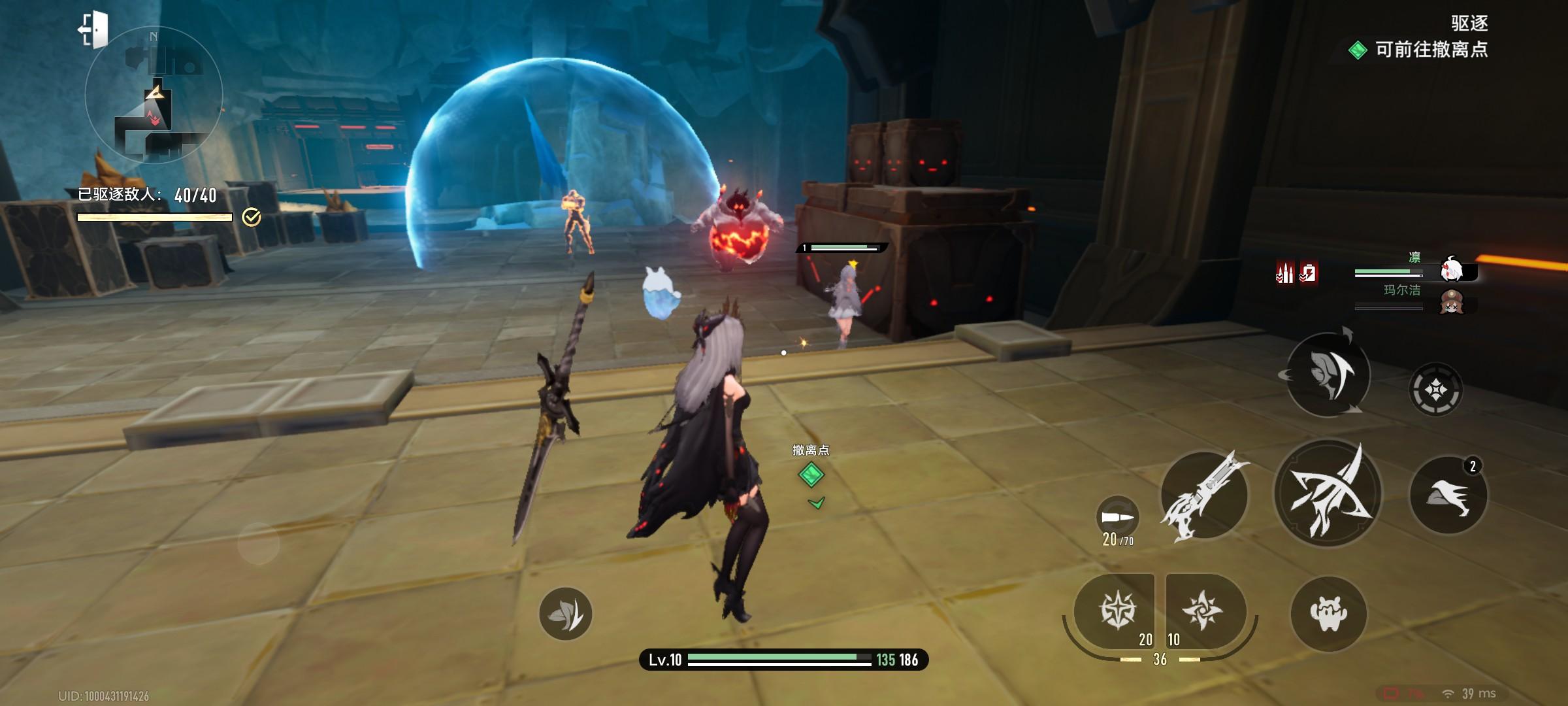The image size is (1568, 706).
Task: Activate the skill costing 10 energy
Action: [1203, 611]
